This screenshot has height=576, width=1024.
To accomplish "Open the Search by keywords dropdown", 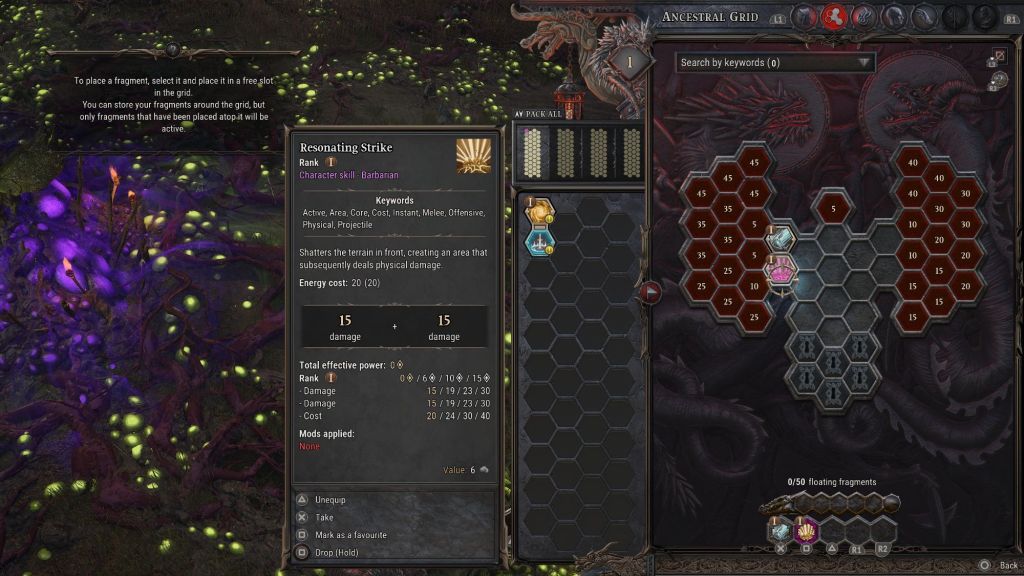I will 775,63.
